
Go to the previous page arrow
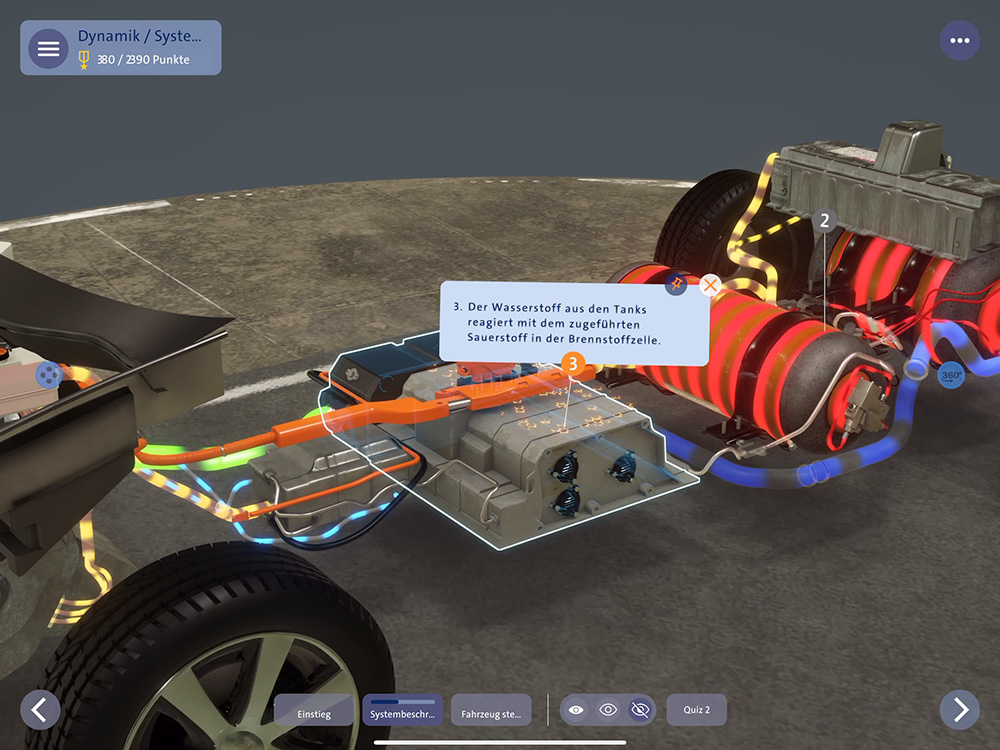(x=40, y=709)
